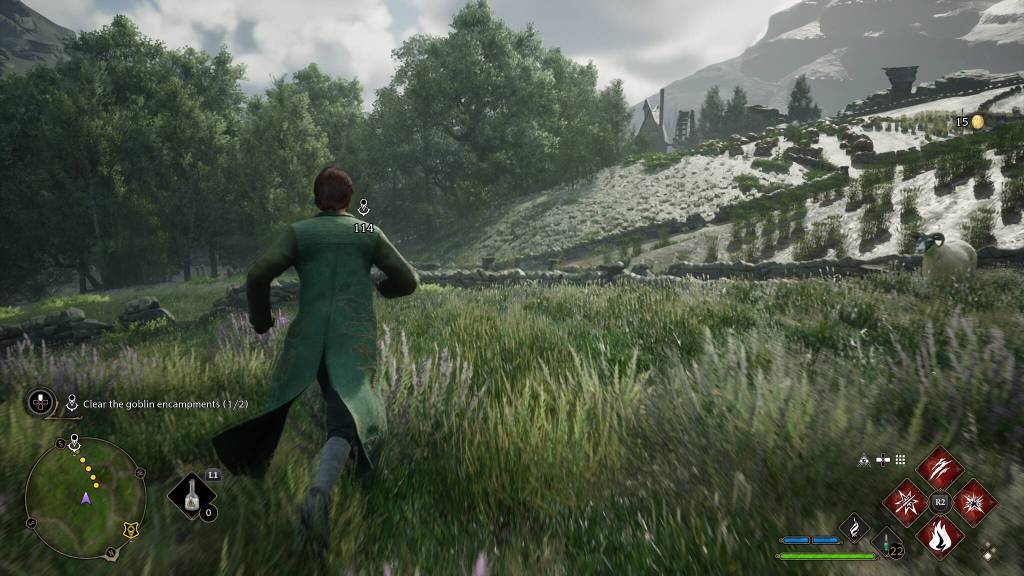This screenshot has width=1024, height=576.
Task: Open the dotted grid icon above the spells
Action: [900, 460]
